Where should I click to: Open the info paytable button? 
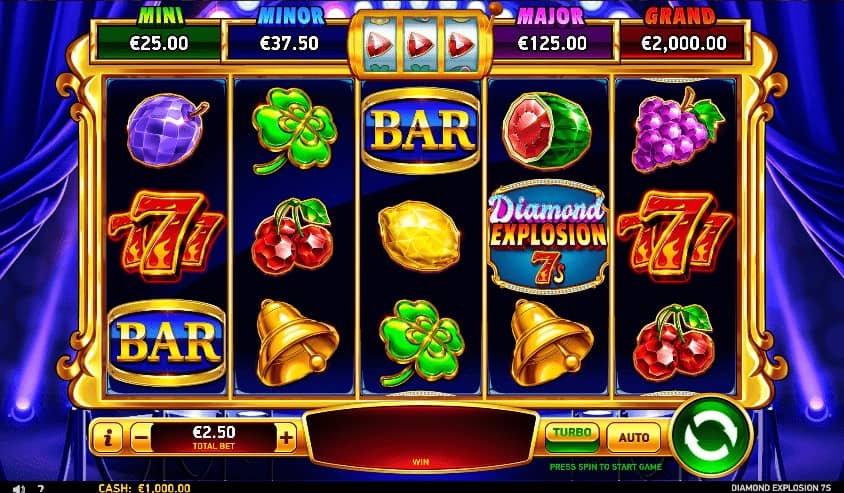108,437
